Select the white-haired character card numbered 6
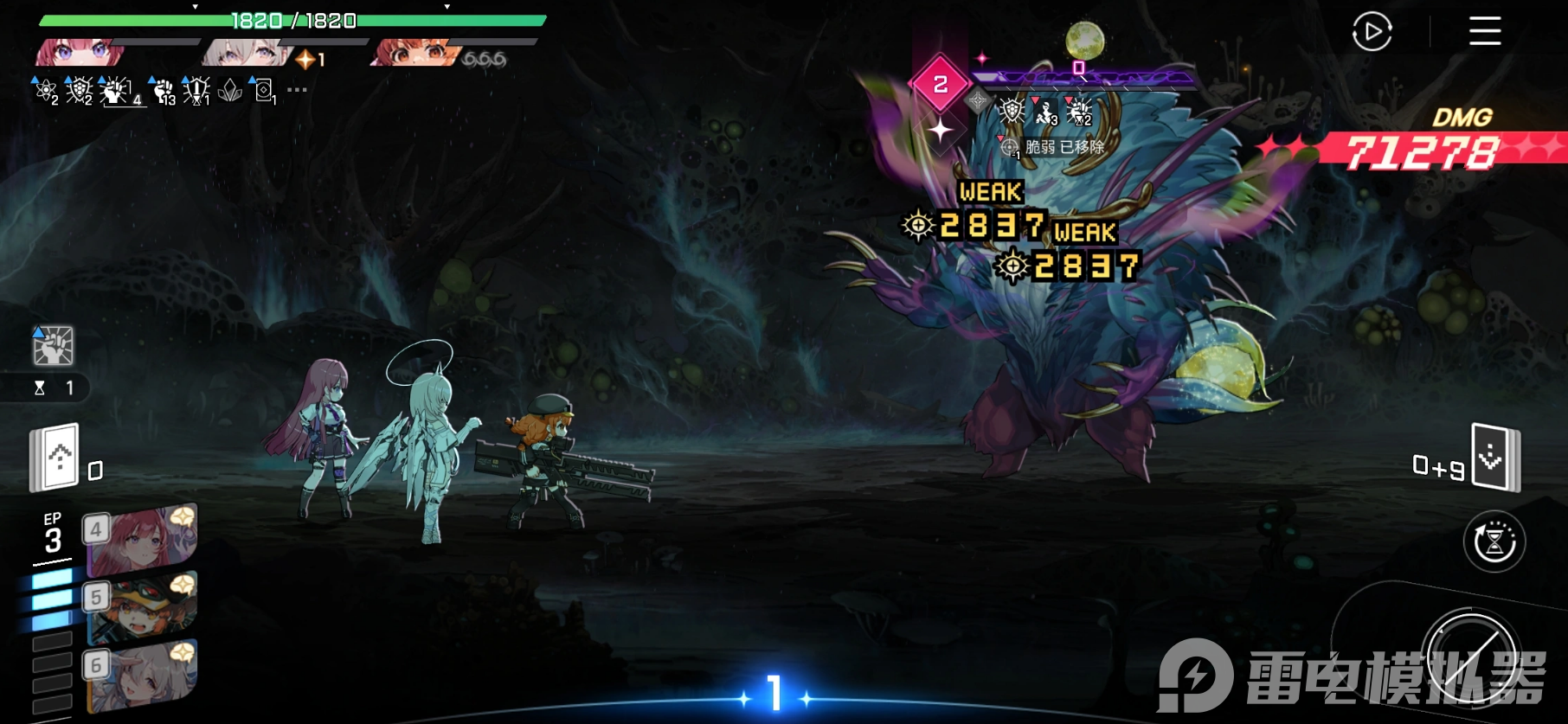 (142, 675)
